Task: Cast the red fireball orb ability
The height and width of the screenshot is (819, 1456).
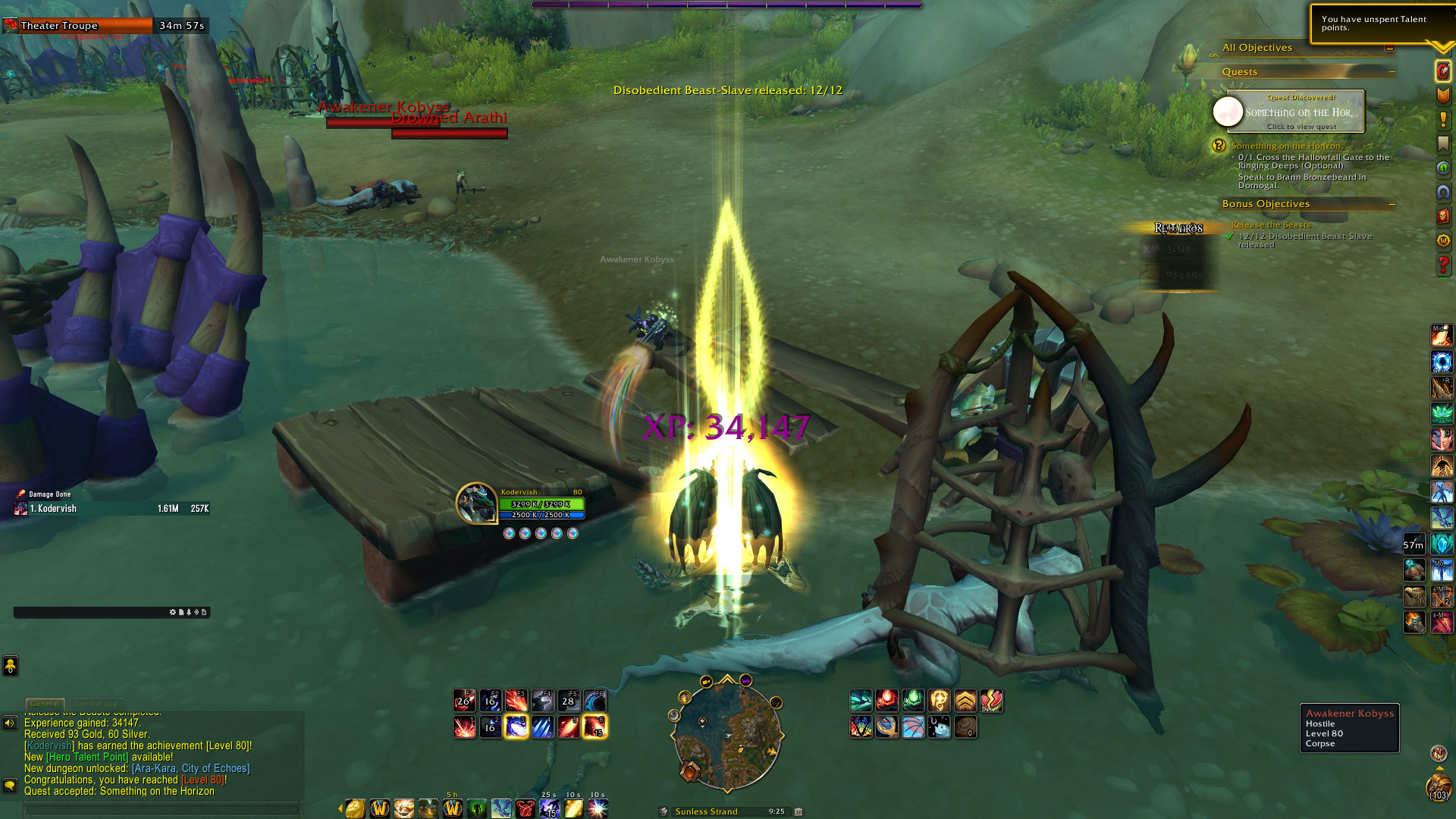Action: click(x=886, y=700)
